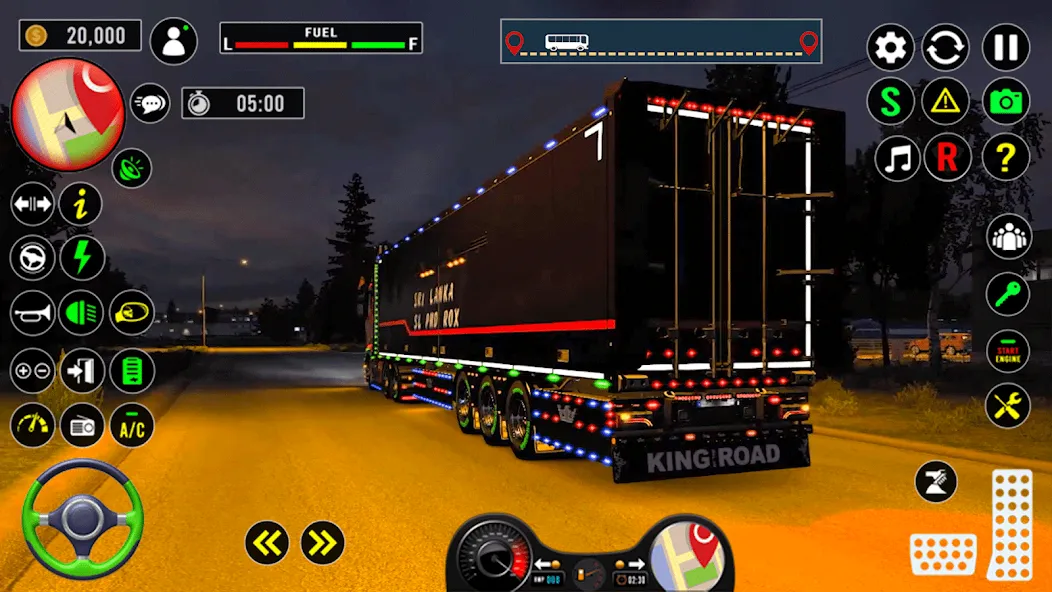This screenshot has height=592, width=1052.
Task: Tap the green S button
Action: point(890,101)
